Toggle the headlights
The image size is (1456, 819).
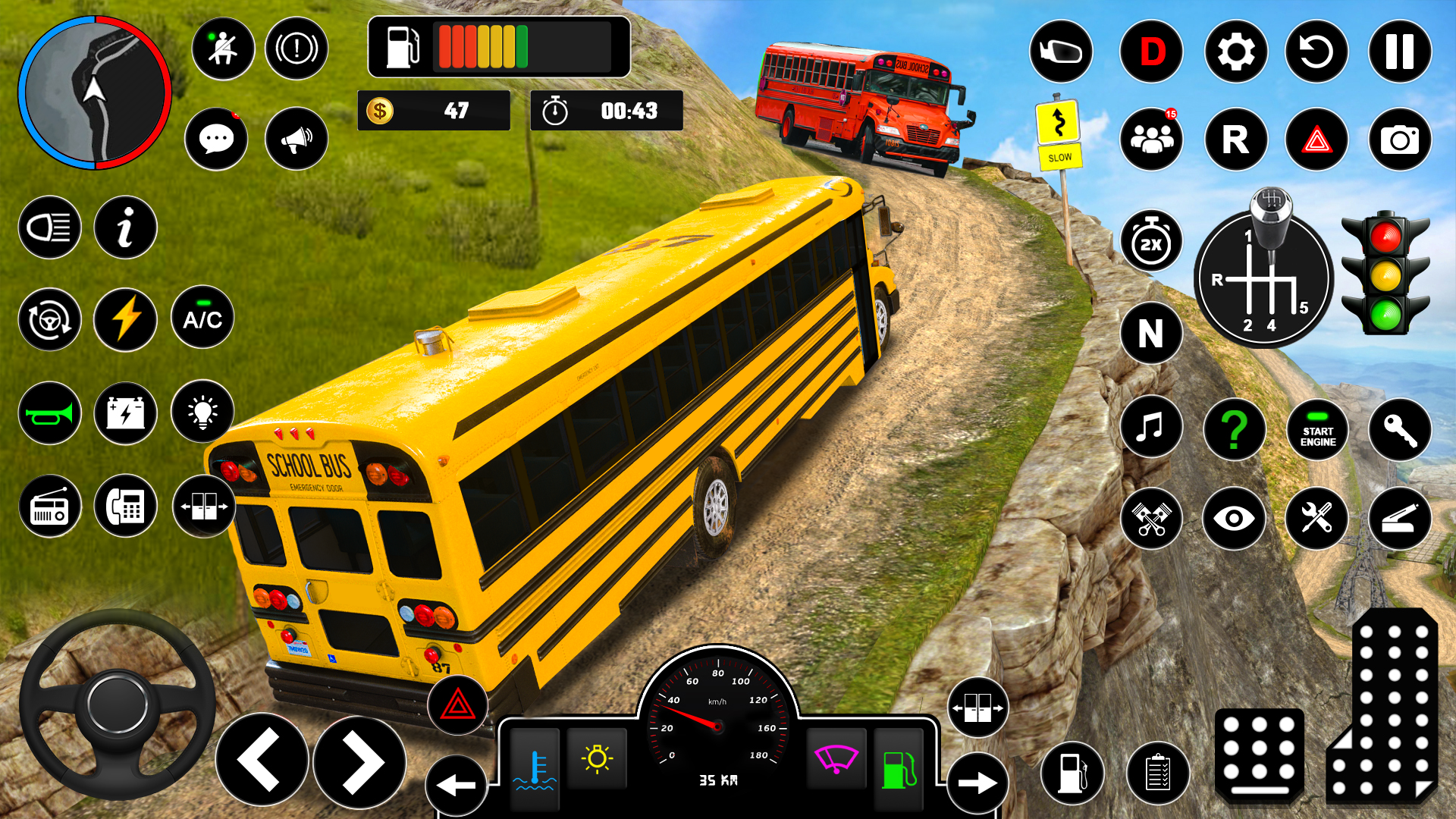[x=49, y=226]
